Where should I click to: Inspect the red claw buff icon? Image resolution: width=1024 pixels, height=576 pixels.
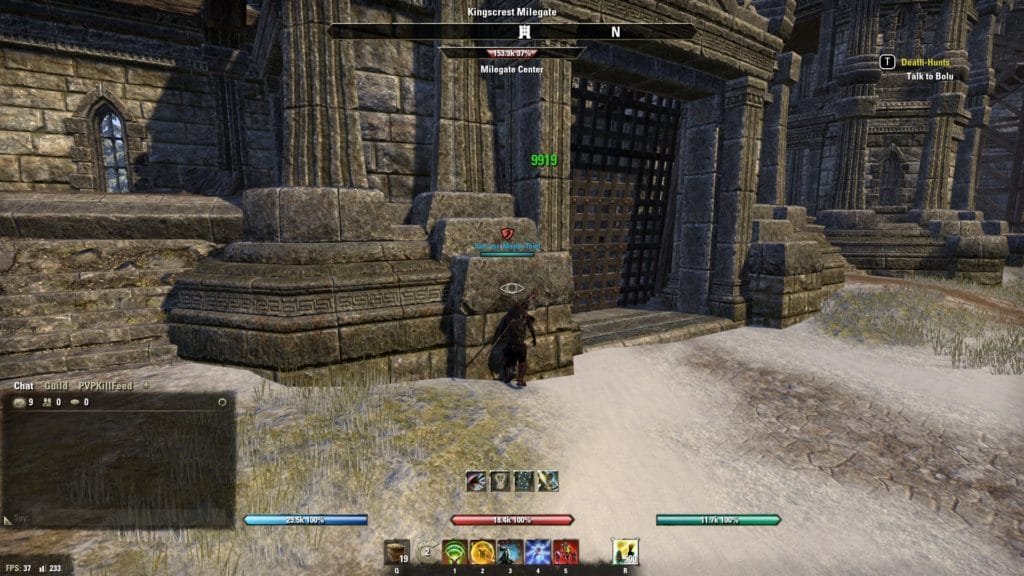(476, 481)
